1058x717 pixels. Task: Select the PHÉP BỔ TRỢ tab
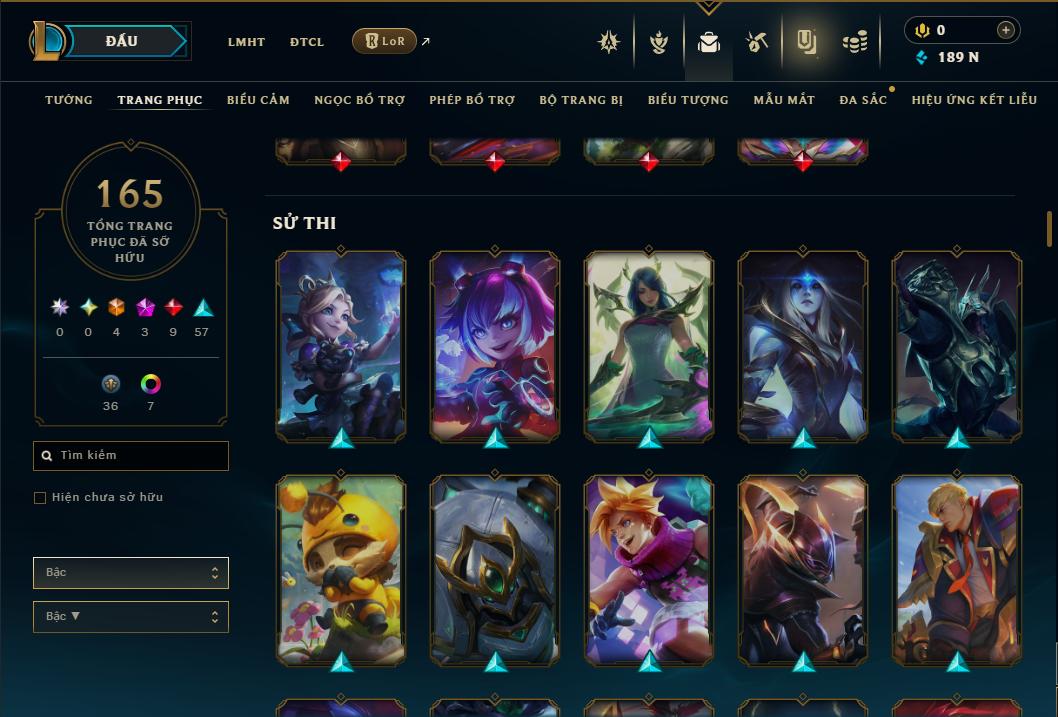[x=472, y=100]
